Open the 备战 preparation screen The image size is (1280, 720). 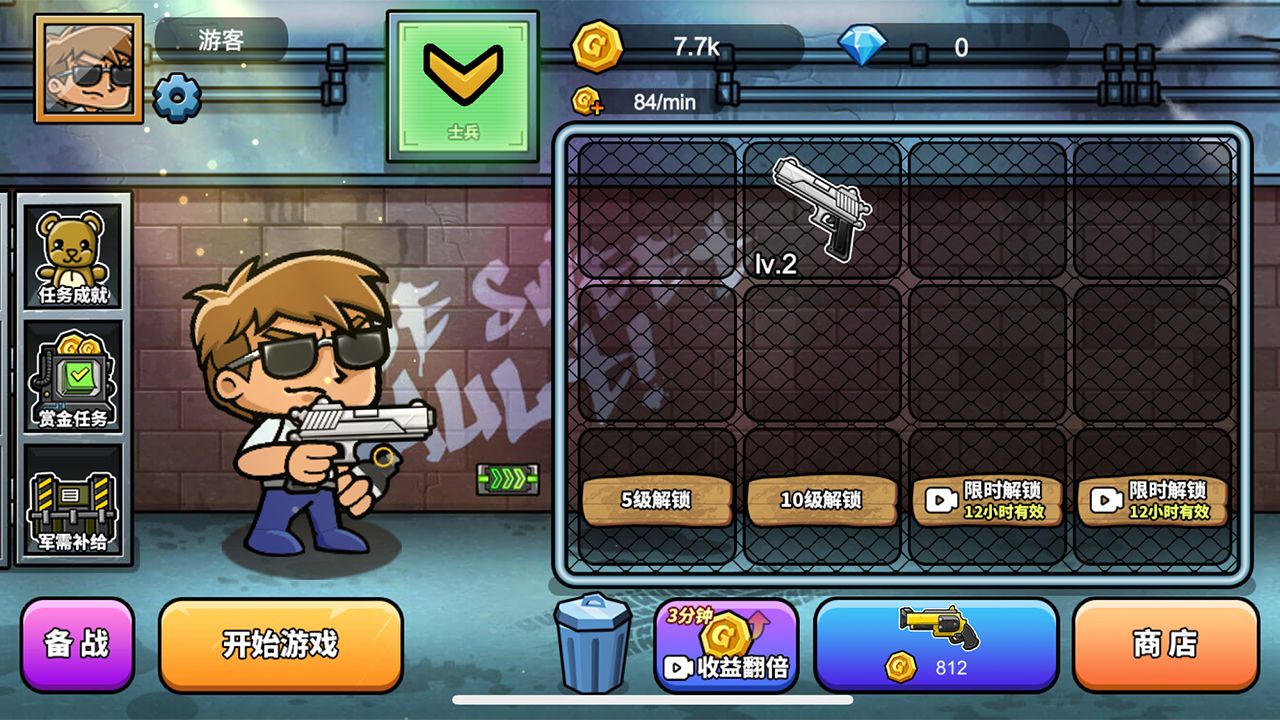[78, 645]
